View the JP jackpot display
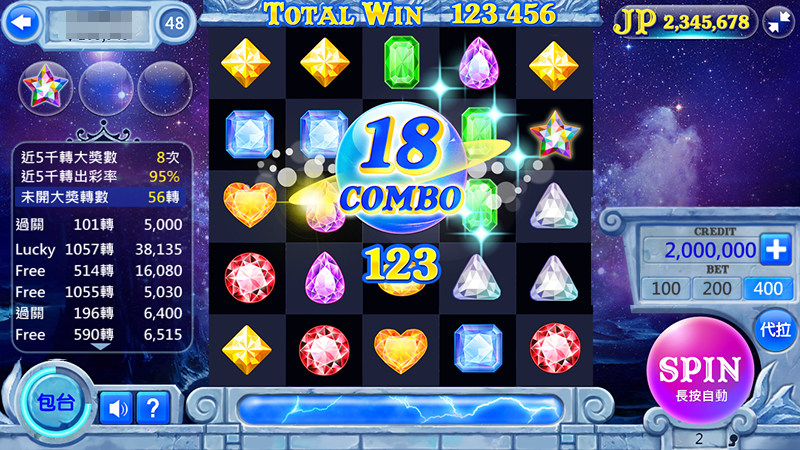The width and height of the screenshot is (800, 450). click(681, 21)
